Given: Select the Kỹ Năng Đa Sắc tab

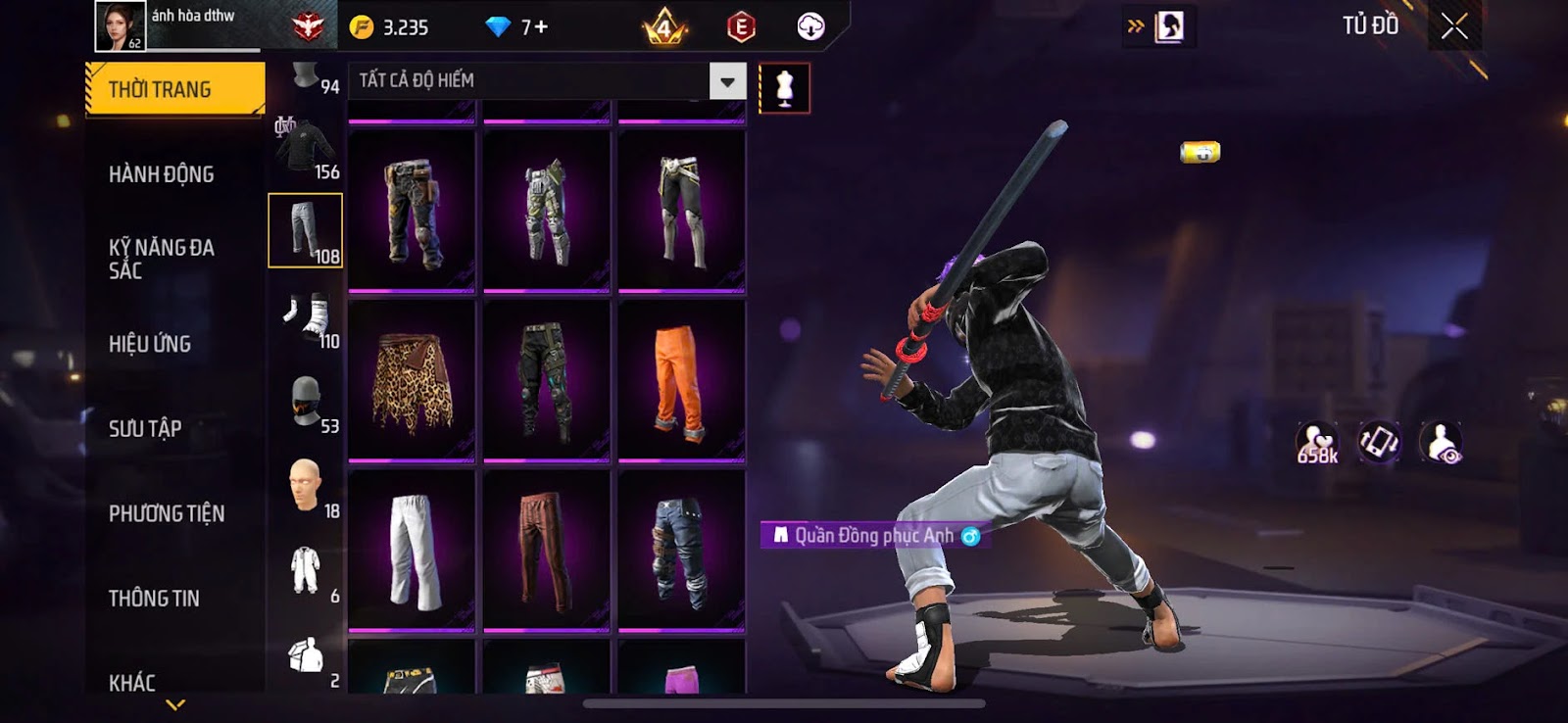Looking at the screenshot, I should [x=162, y=259].
